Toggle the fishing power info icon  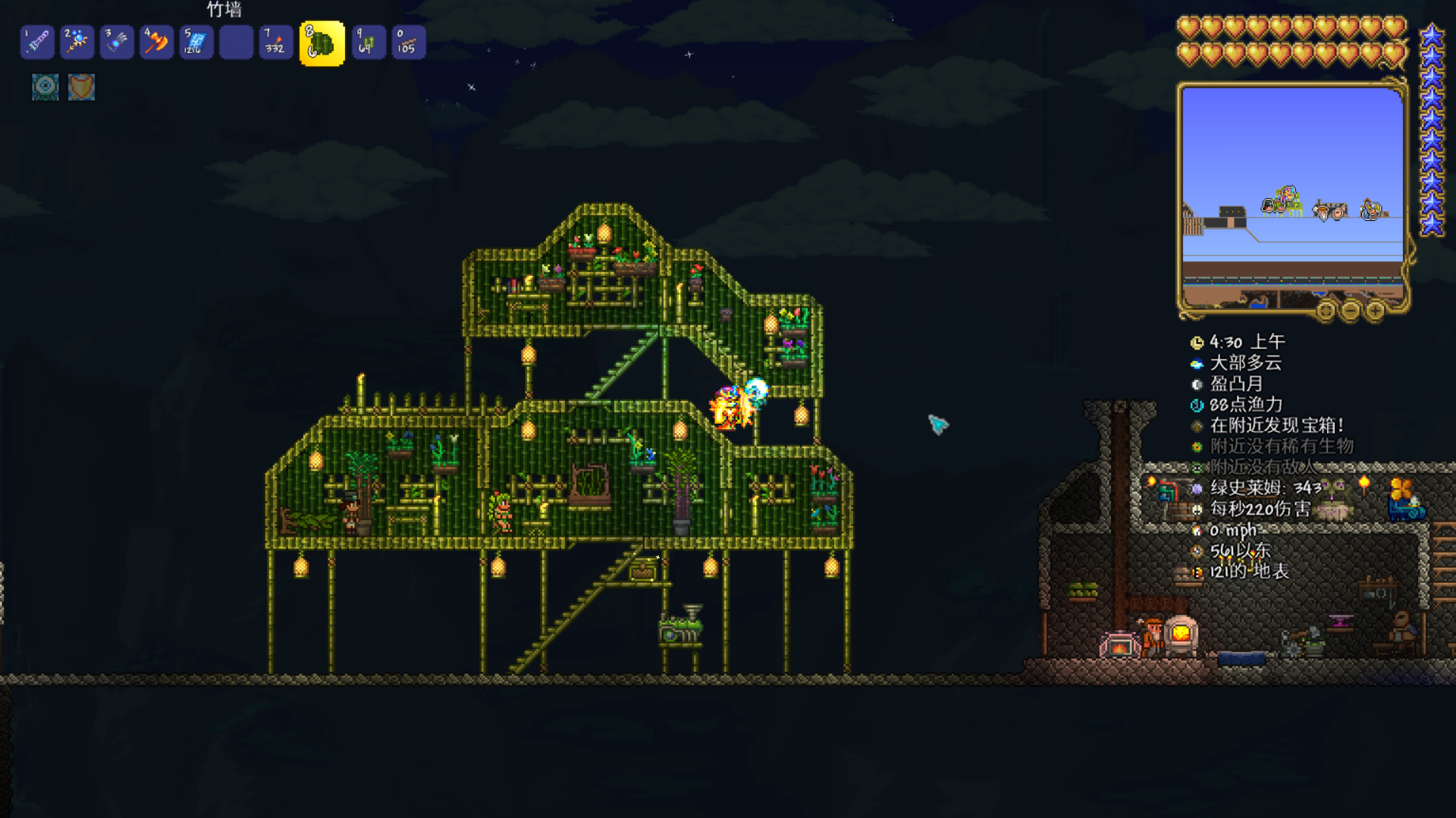click(1197, 405)
